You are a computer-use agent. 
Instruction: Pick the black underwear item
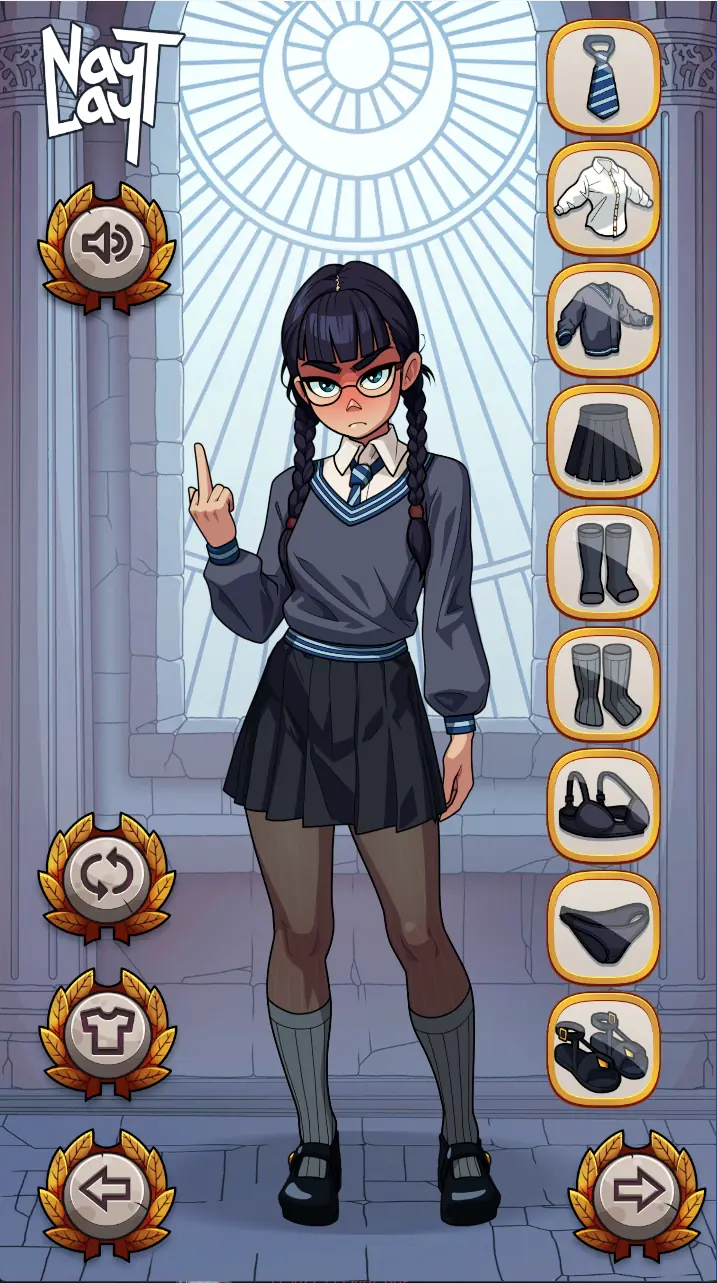coord(604,928)
